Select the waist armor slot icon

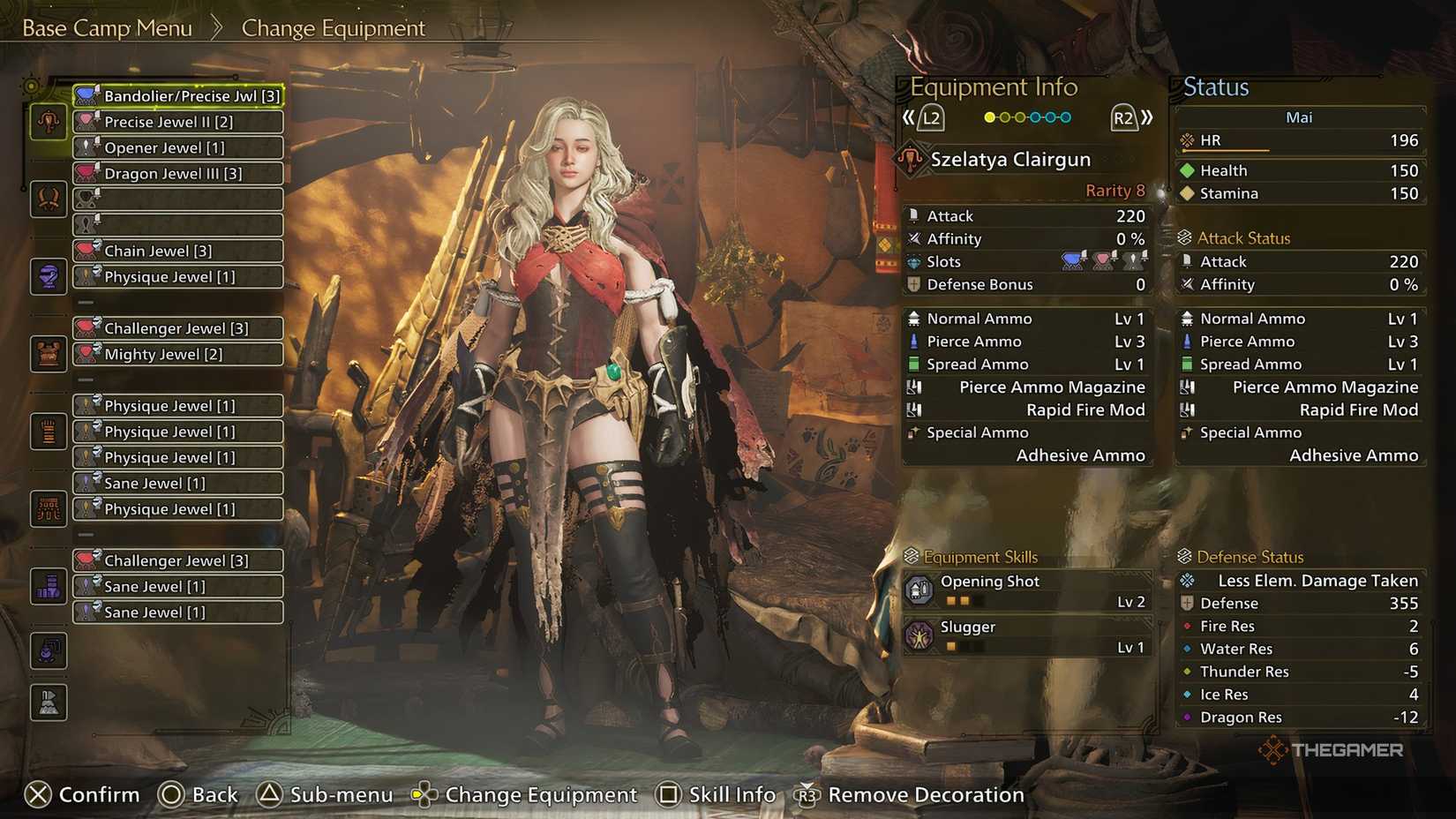point(48,431)
